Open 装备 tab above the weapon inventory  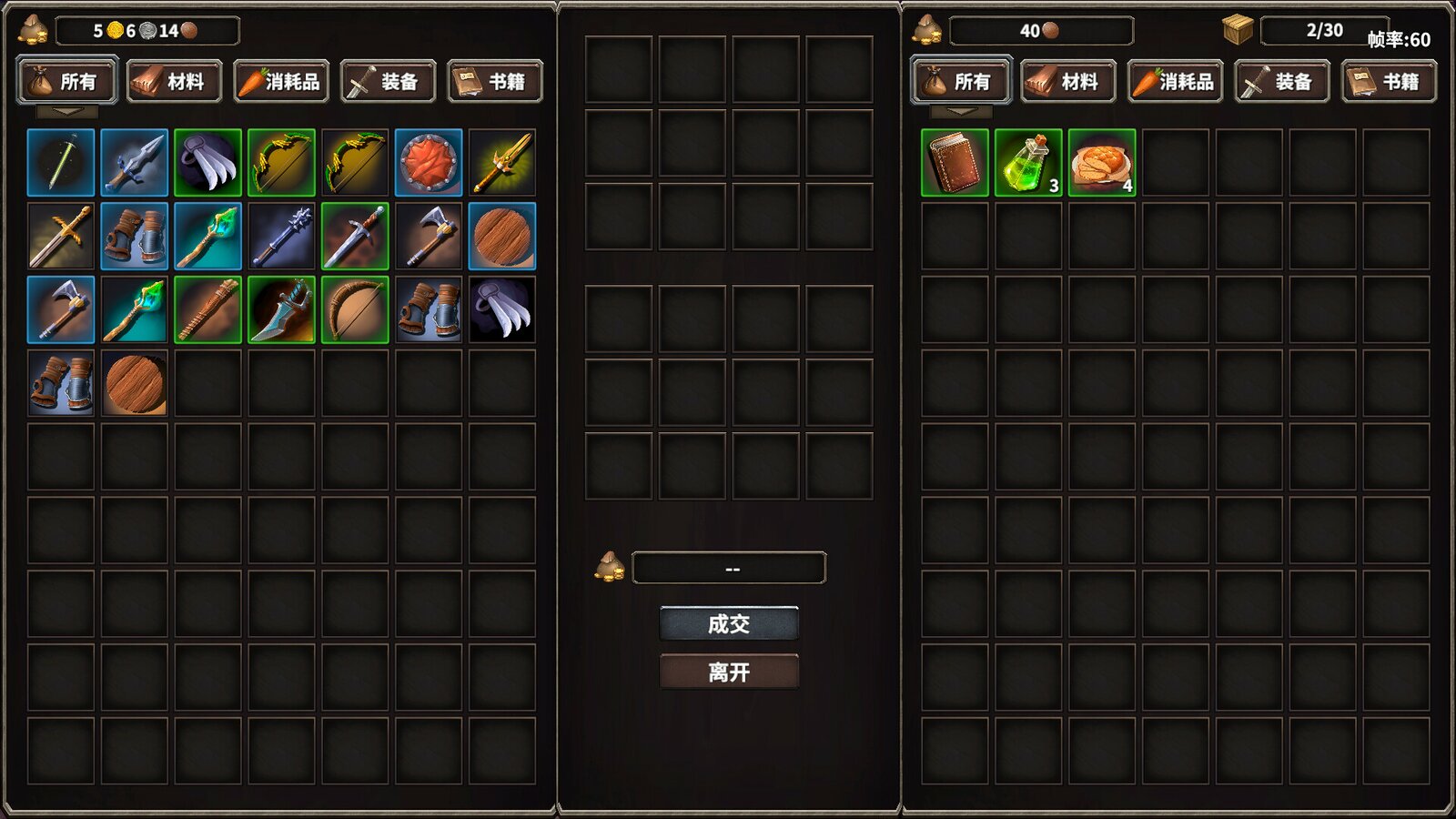[389, 82]
